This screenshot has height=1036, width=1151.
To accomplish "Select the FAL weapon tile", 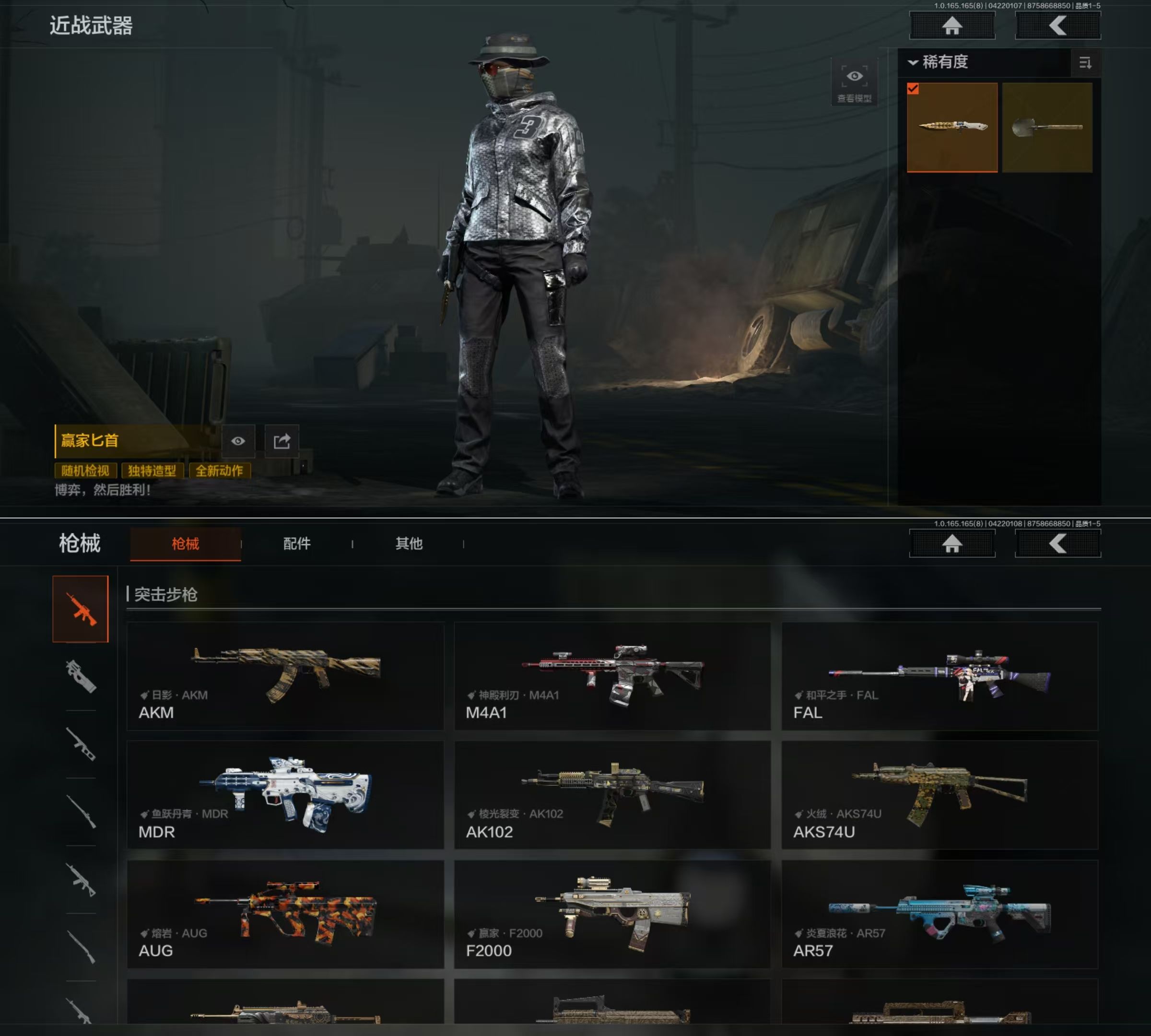I will (x=939, y=676).
